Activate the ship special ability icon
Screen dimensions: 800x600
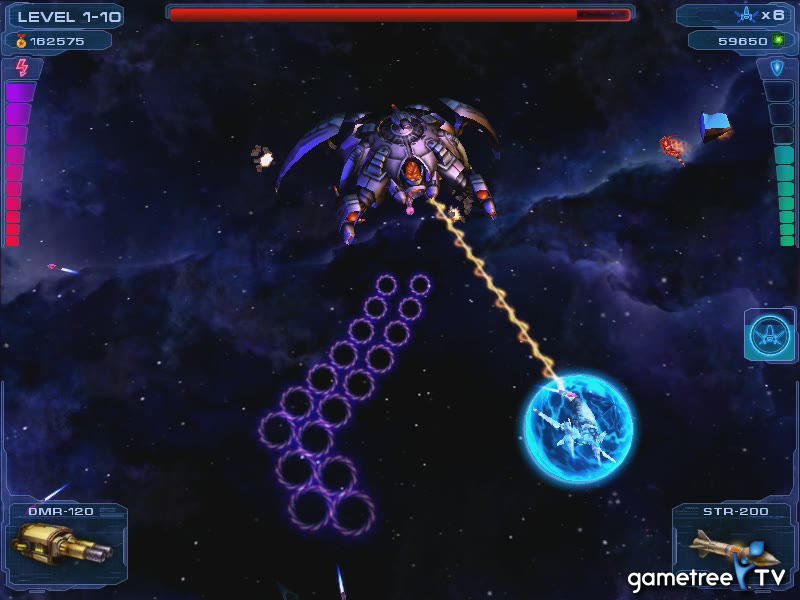pos(769,335)
